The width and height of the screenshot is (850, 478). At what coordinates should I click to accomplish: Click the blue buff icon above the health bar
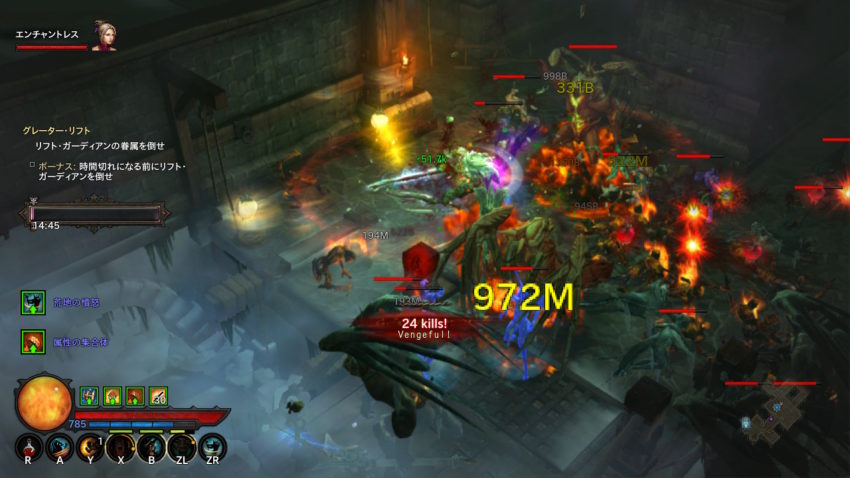[x=88, y=396]
